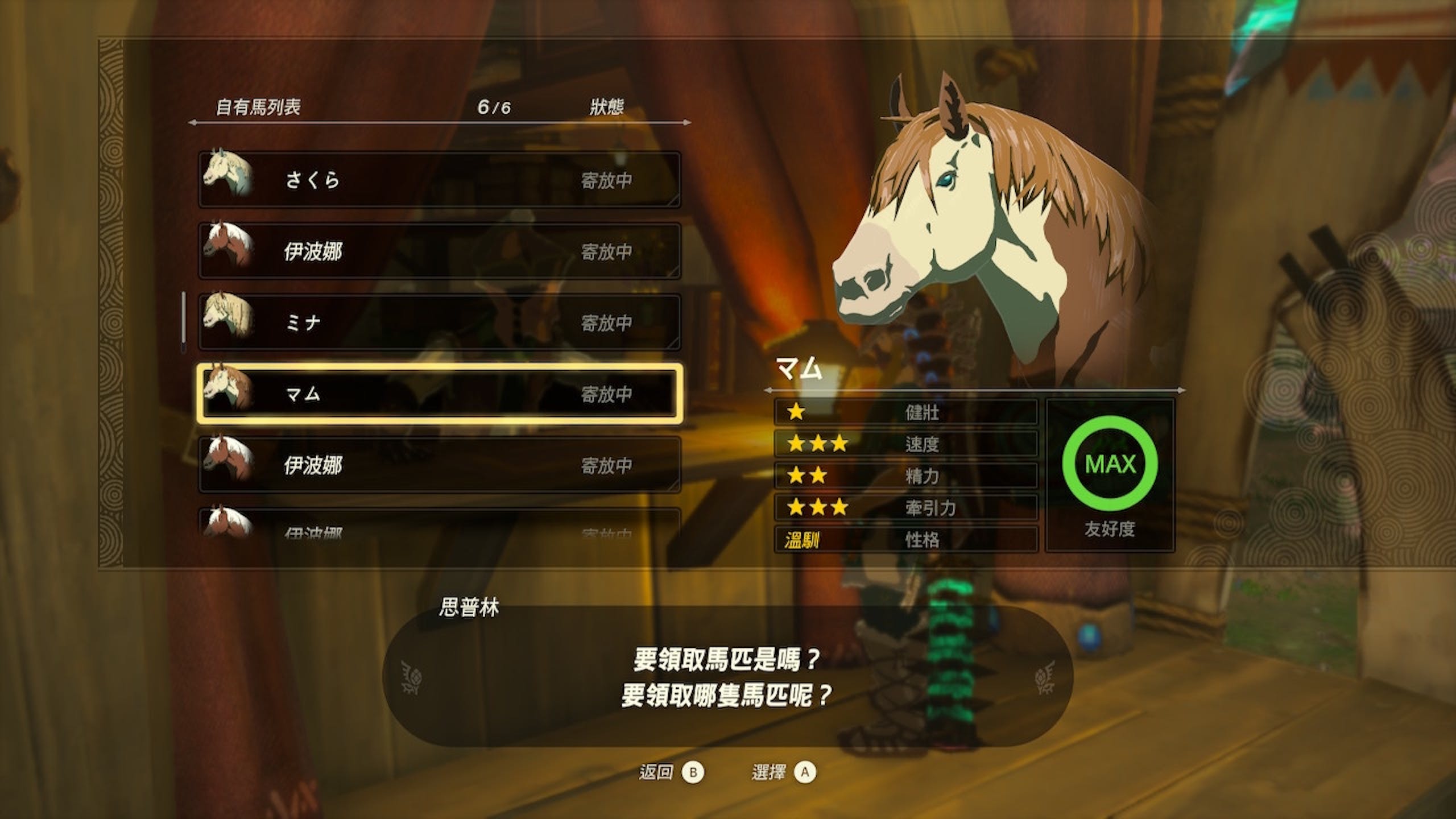The width and height of the screenshot is (1456, 819).
Task: Choose the ミナ horse row
Action: pyautogui.click(x=439, y=322)
